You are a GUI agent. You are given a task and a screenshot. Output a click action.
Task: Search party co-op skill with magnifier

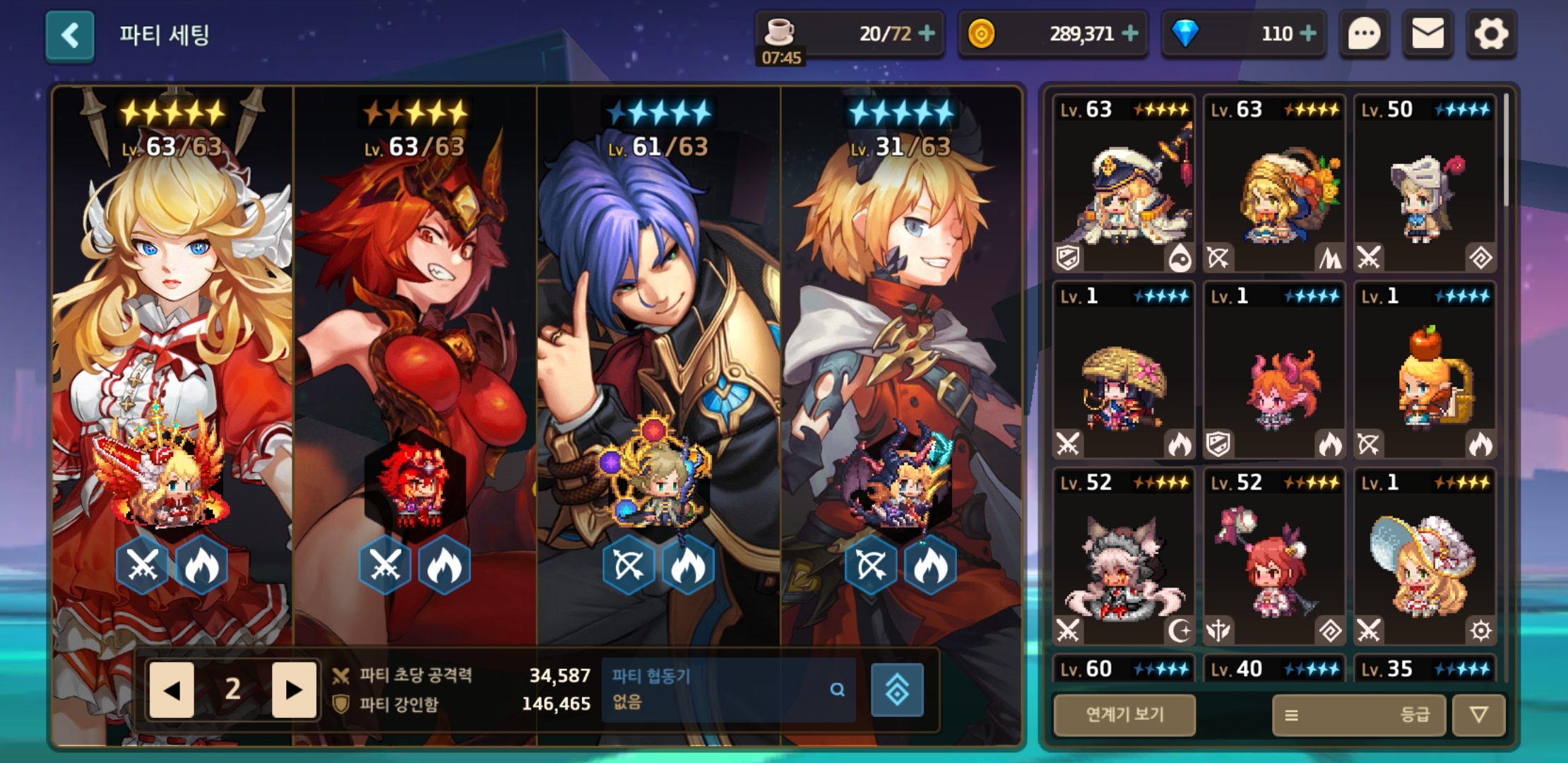click(x=838, y=690)
